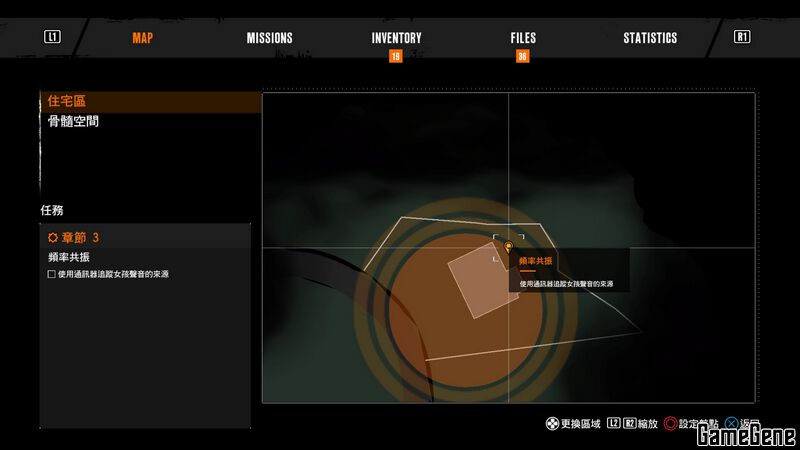Choose the 骨髓空間 area entry
Screen dimensions: 800x450
pyautogui.click(x=73, y=122)
